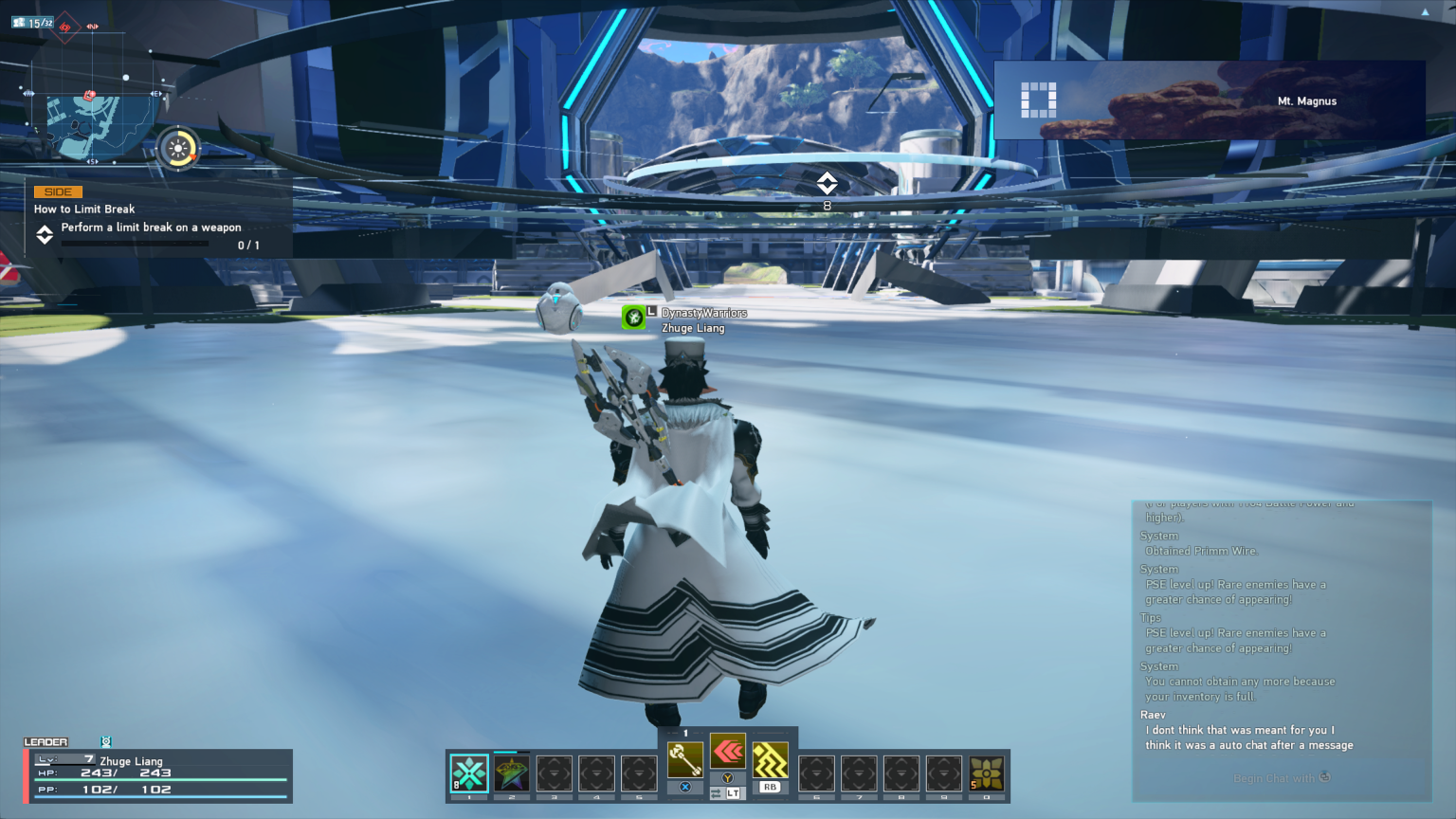Viewport: 1456px width, 819px height.
Task: Toggle the quest marker diamond beside the objective text
Action: tap(42, 236)
